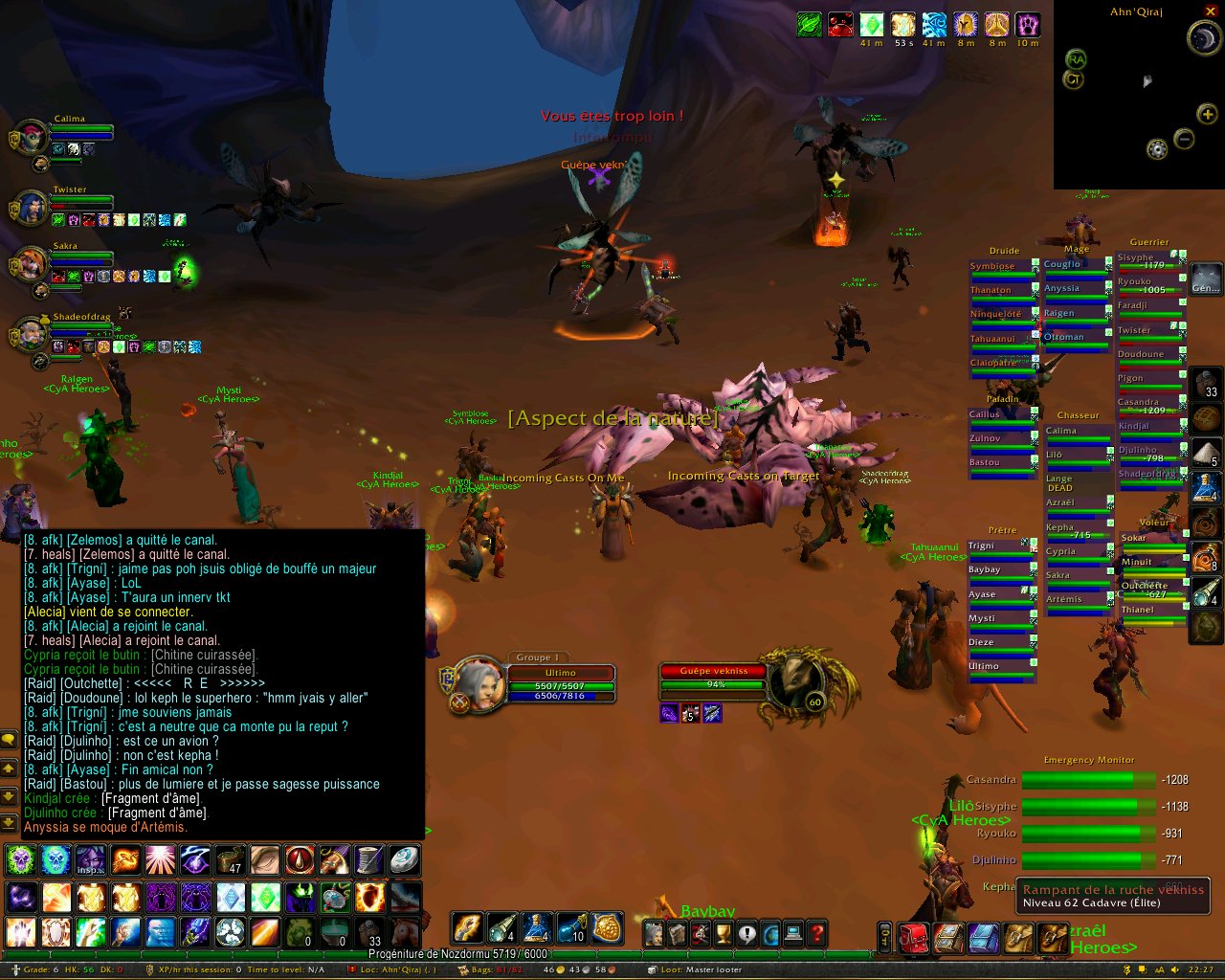
Task: Click the Guêpe vekniss target frame
Action: pyautogui.click(x=714, y=678)
